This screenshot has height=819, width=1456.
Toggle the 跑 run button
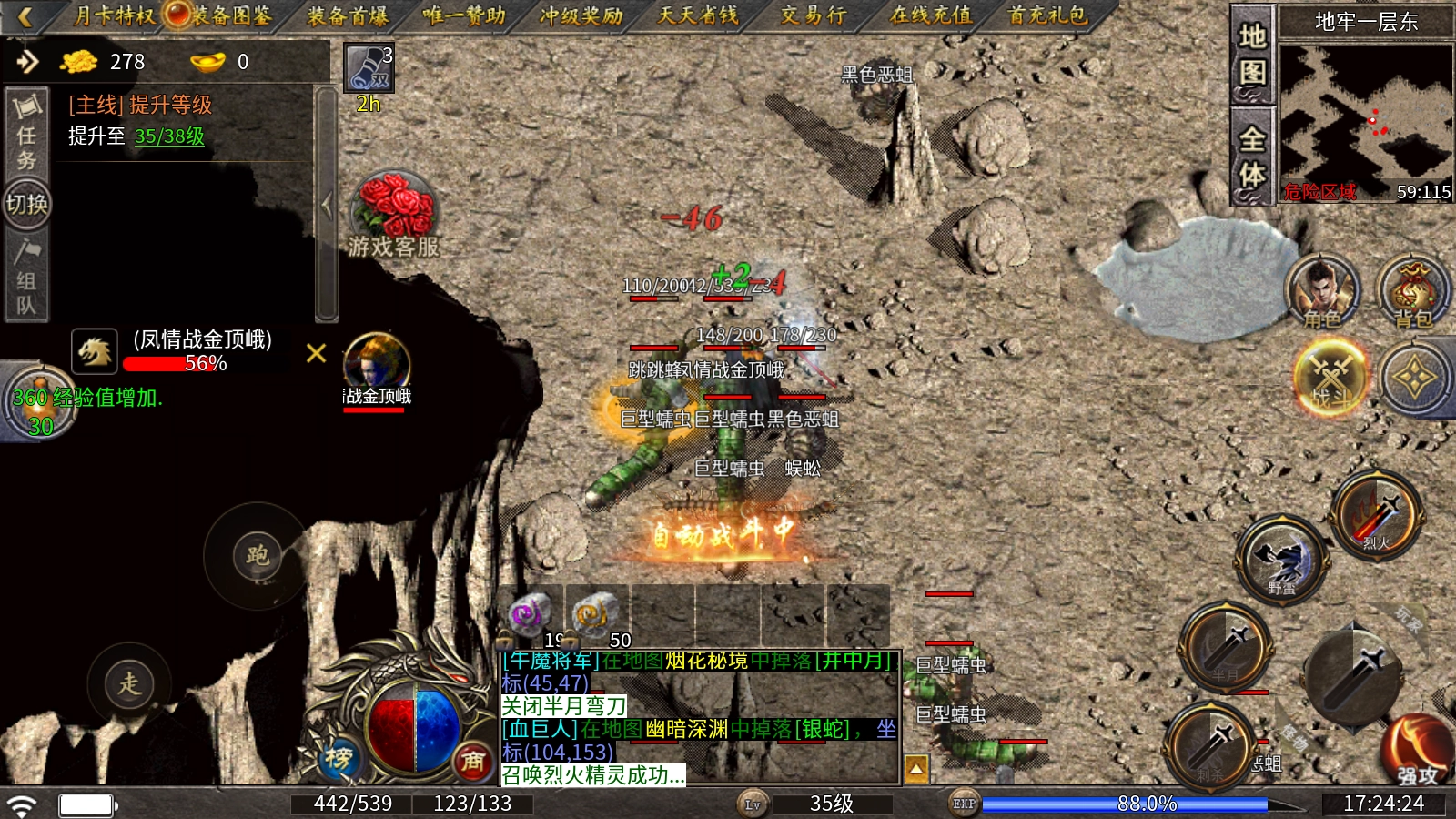[x=257, y=555]
